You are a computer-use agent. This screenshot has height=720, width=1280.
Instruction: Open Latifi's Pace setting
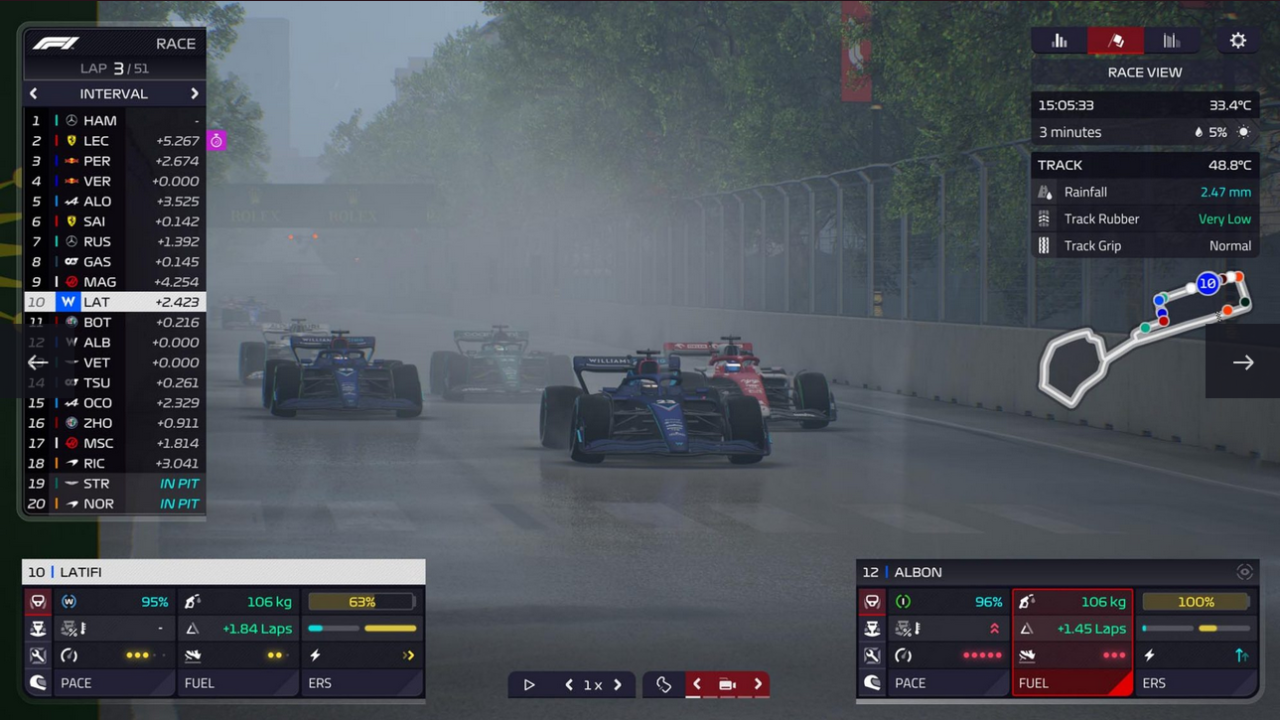click(98, 683)
